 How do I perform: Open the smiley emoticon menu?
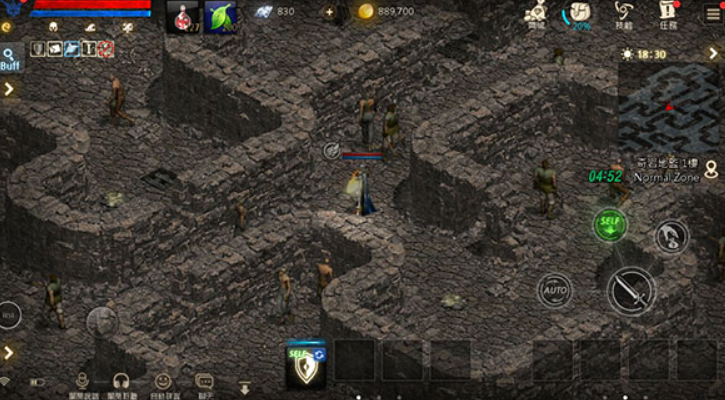[x=163, y=381]
